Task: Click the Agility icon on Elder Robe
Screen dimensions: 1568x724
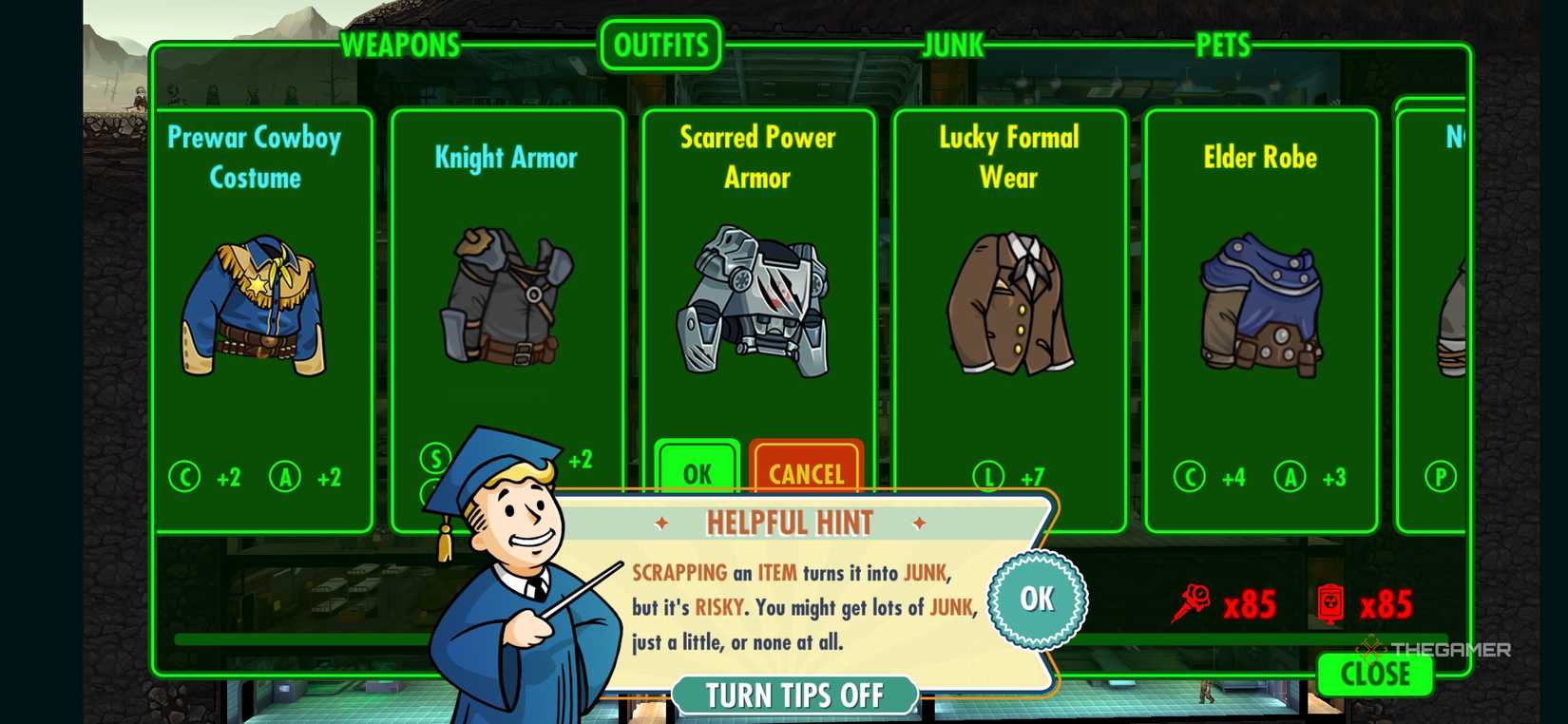Action: [x=1291, y=478]
